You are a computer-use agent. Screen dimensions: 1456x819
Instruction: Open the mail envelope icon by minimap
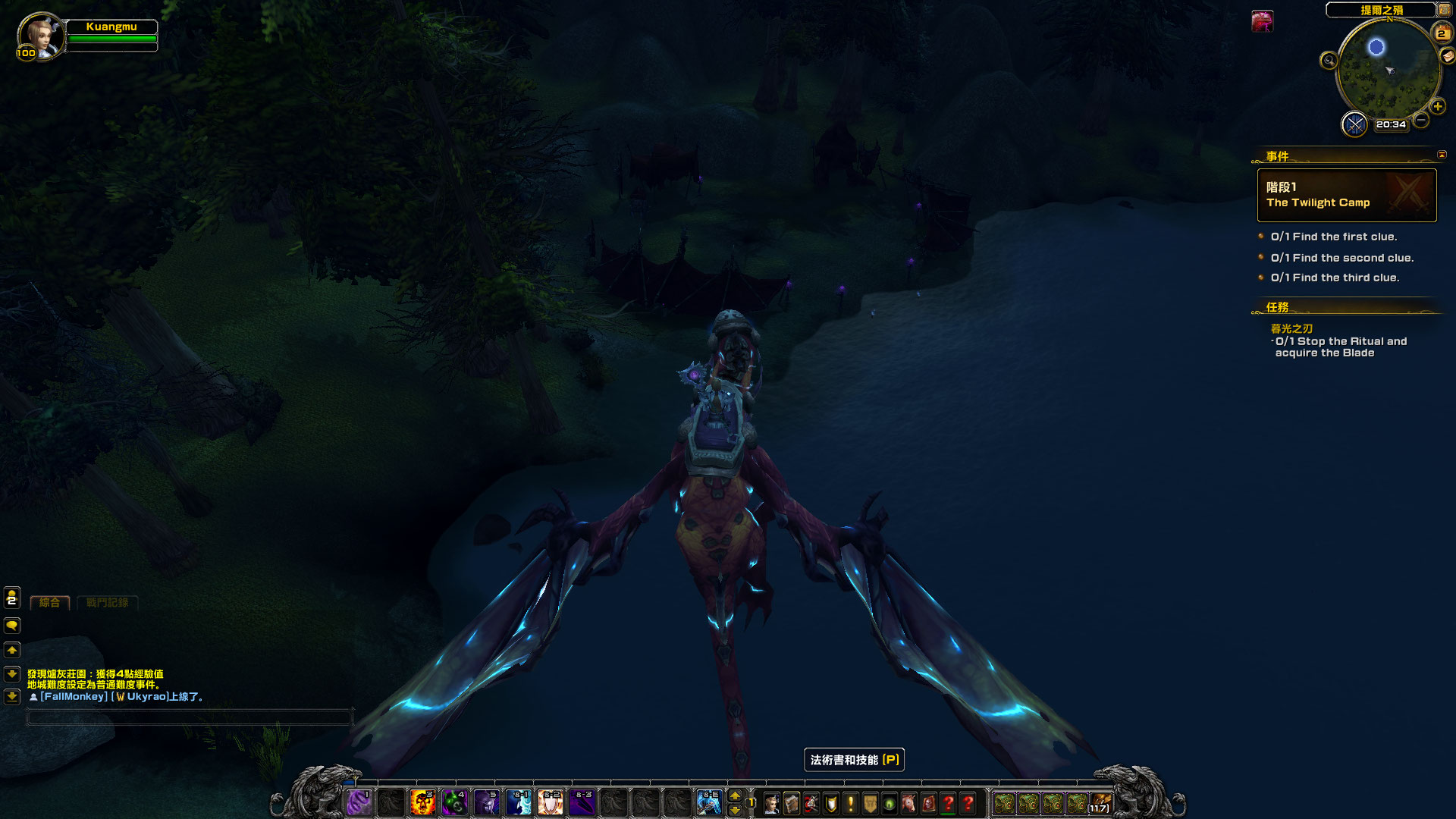1448,55
